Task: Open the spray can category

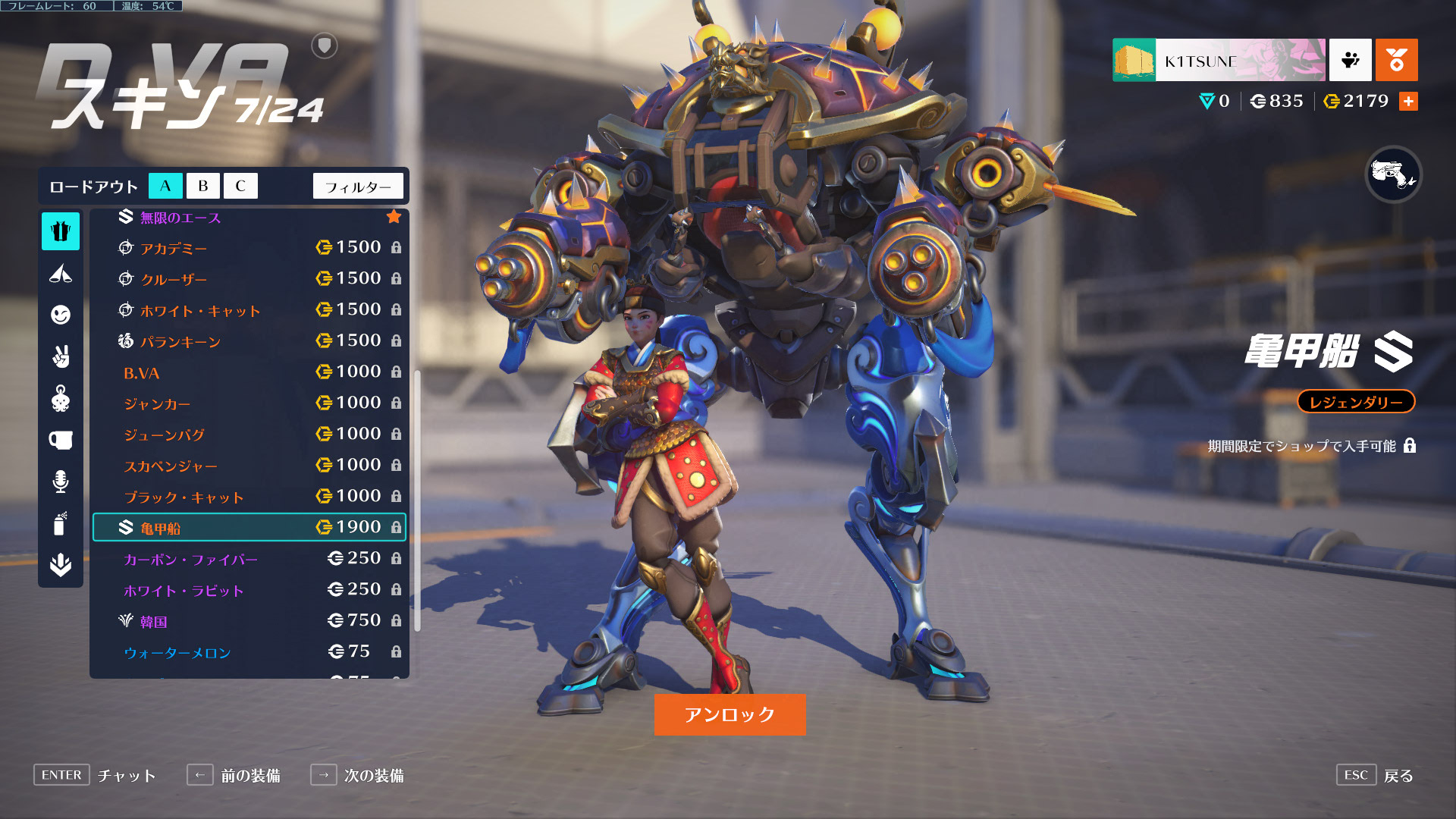Action: tap(61, 523)
